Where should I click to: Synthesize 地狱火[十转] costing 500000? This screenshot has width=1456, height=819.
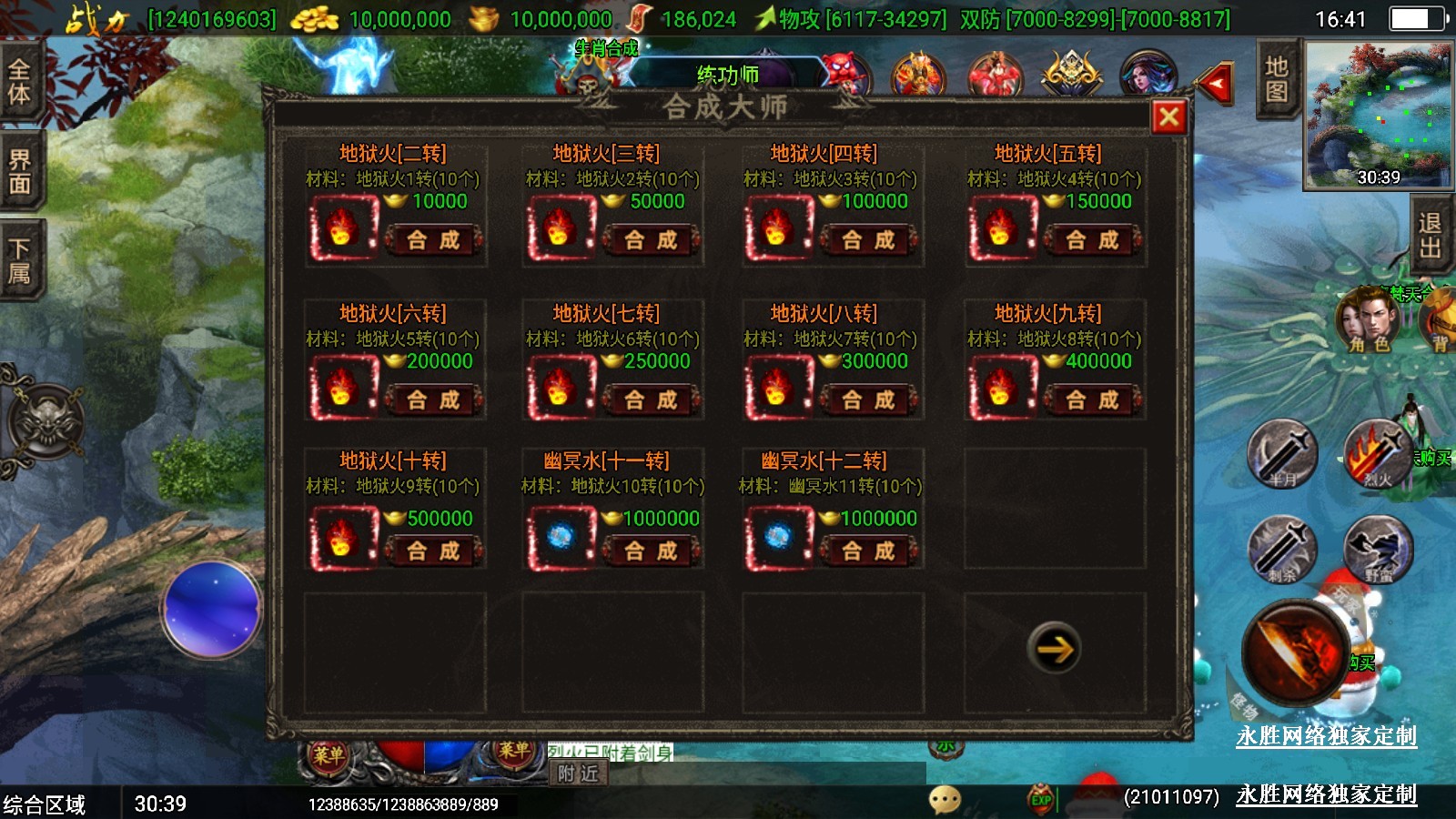coord(433,551)
